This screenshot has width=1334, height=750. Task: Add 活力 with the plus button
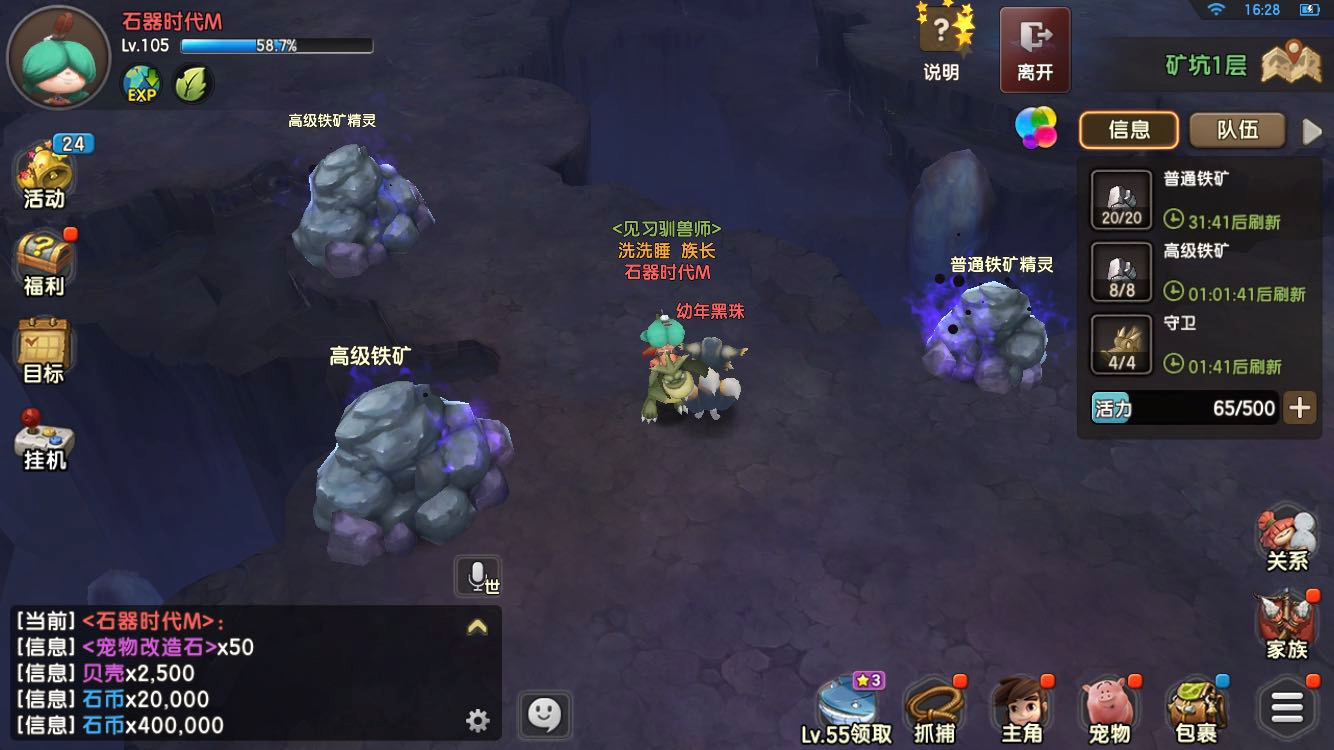click(1299, 408)
